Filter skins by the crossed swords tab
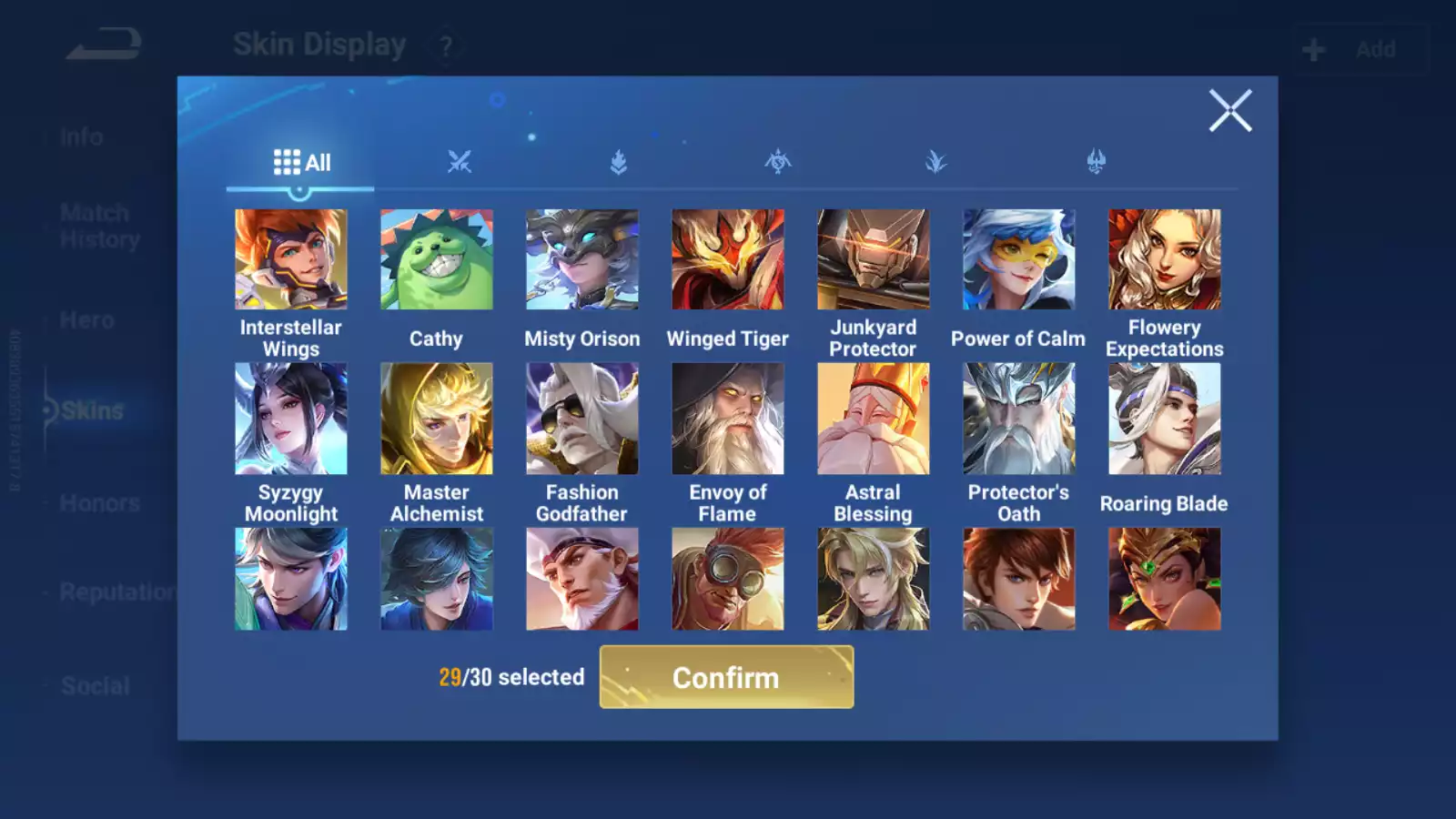 [x=460, y=162]
